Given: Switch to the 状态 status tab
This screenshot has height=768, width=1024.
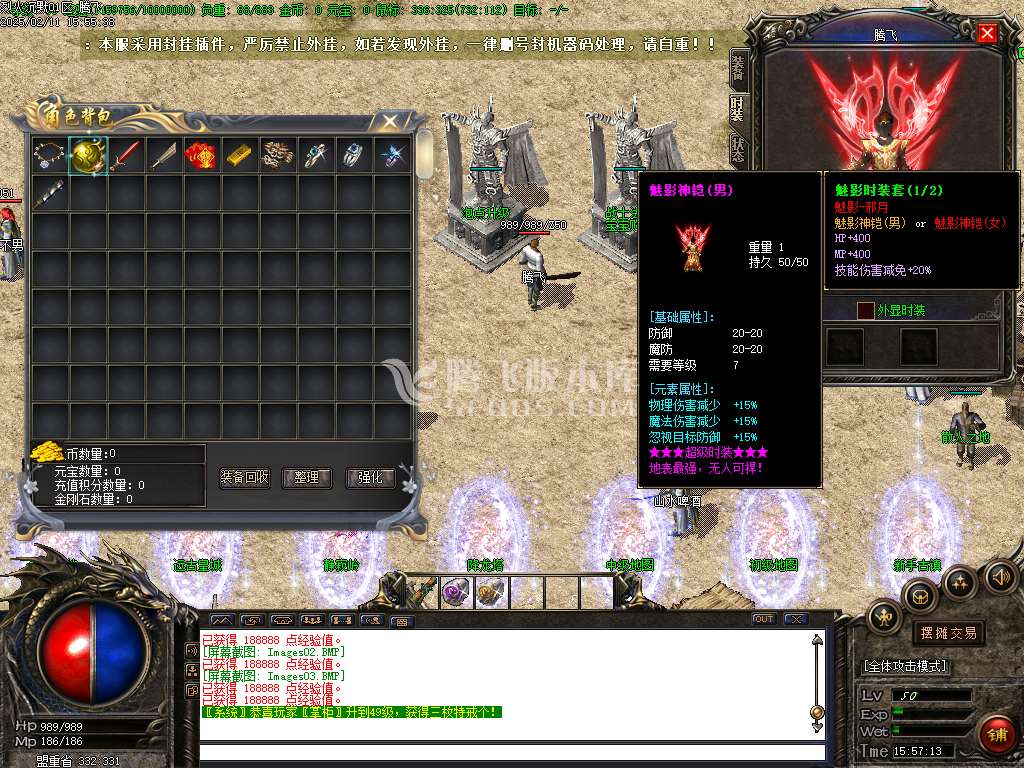Looking at the screenshot, I should 738,150.
